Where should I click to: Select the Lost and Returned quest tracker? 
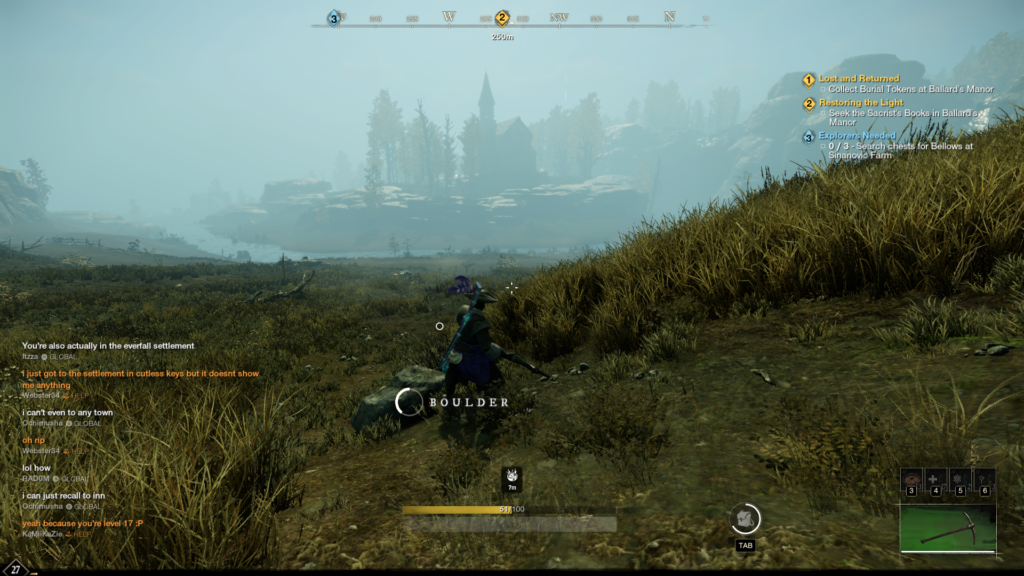[858, 78]
